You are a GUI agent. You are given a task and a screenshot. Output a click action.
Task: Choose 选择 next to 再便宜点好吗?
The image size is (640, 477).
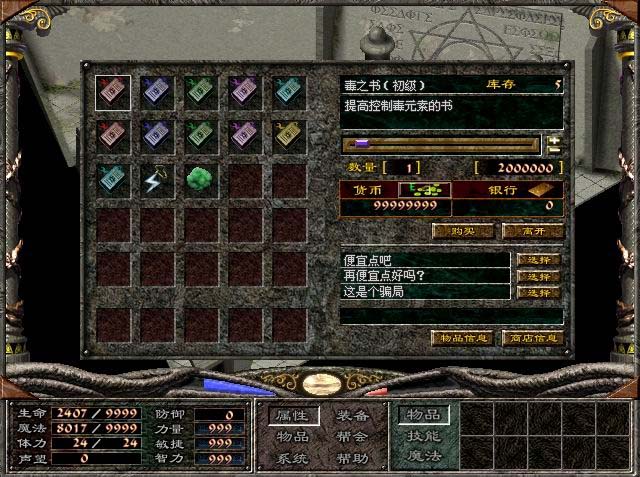pos(539,276)
